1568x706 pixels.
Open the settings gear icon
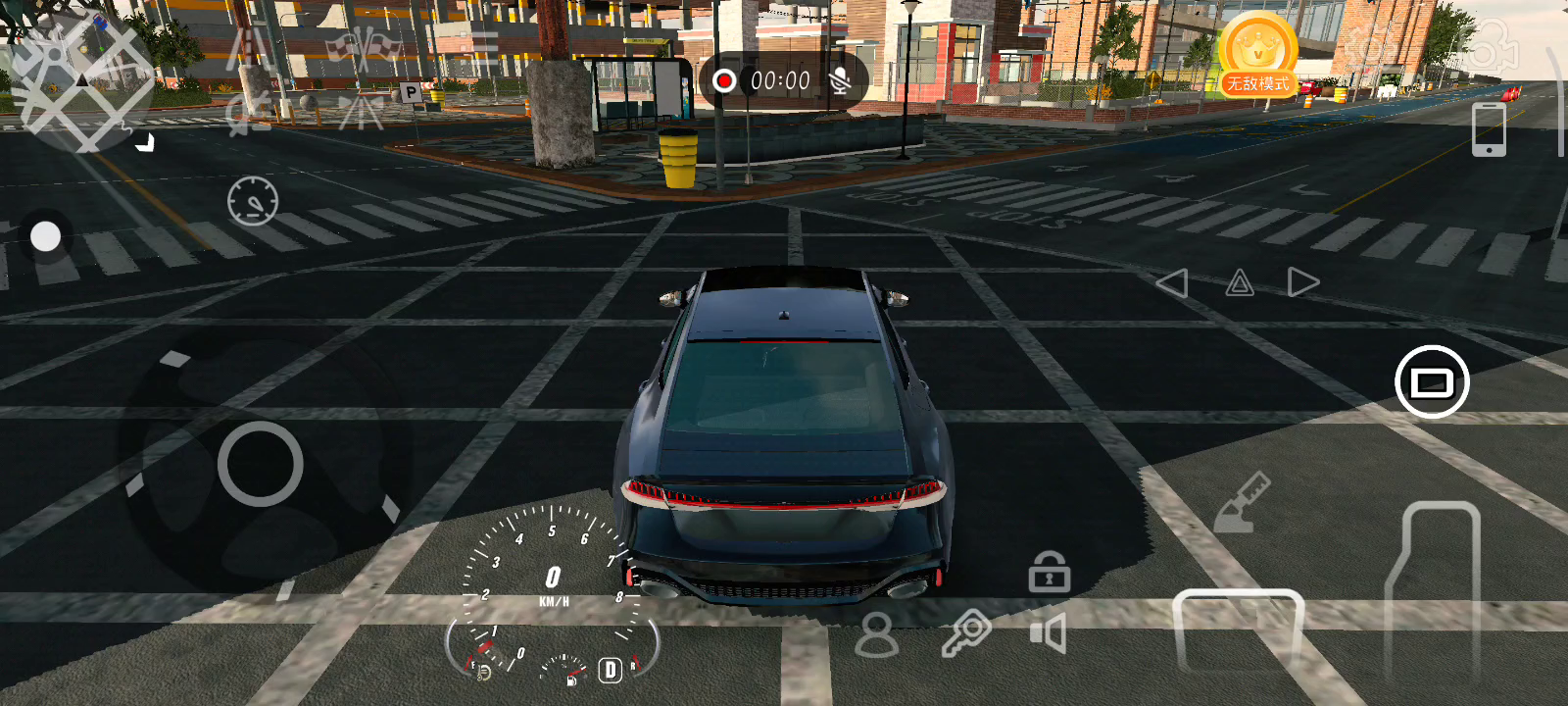1370,44
